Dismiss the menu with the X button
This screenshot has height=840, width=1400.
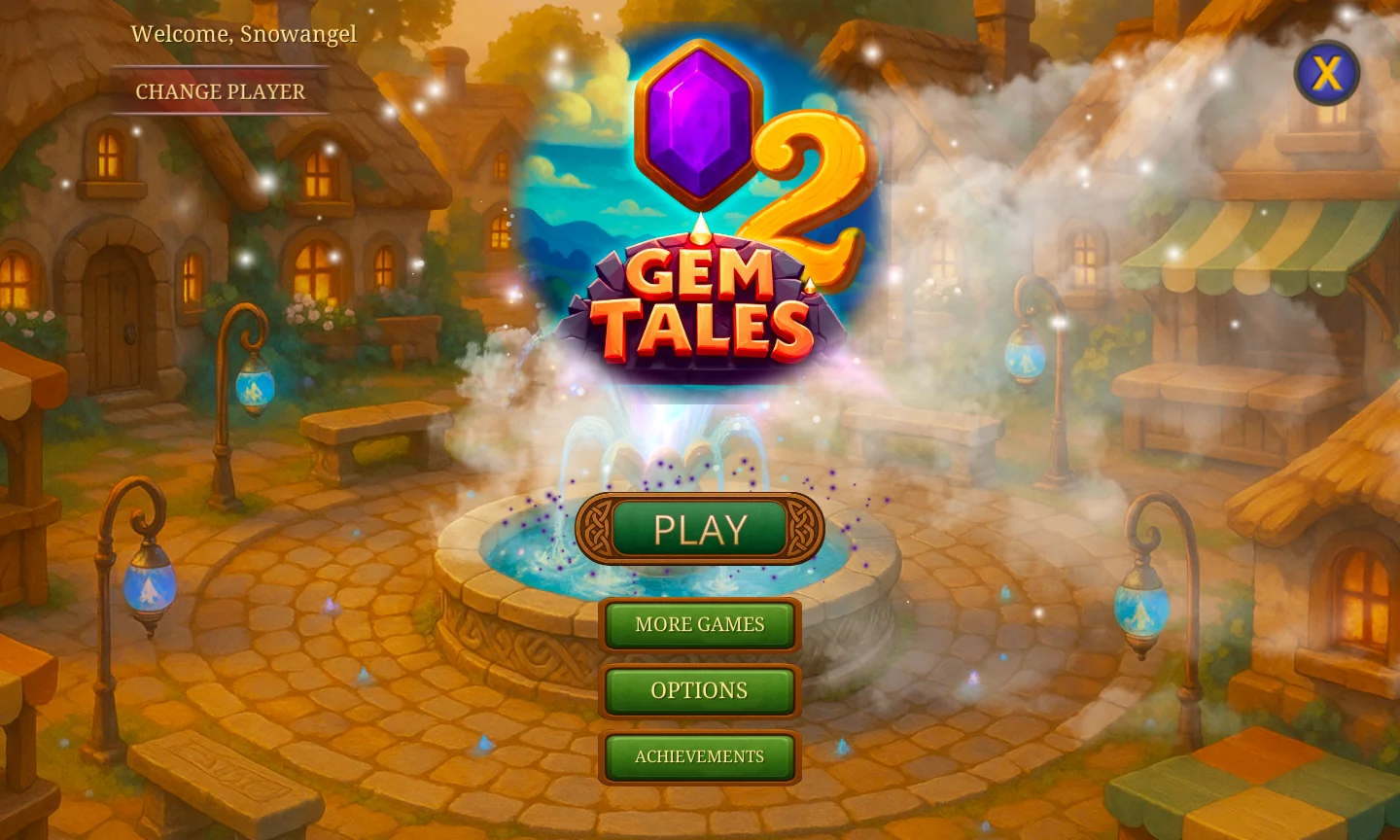[1328, 73]
